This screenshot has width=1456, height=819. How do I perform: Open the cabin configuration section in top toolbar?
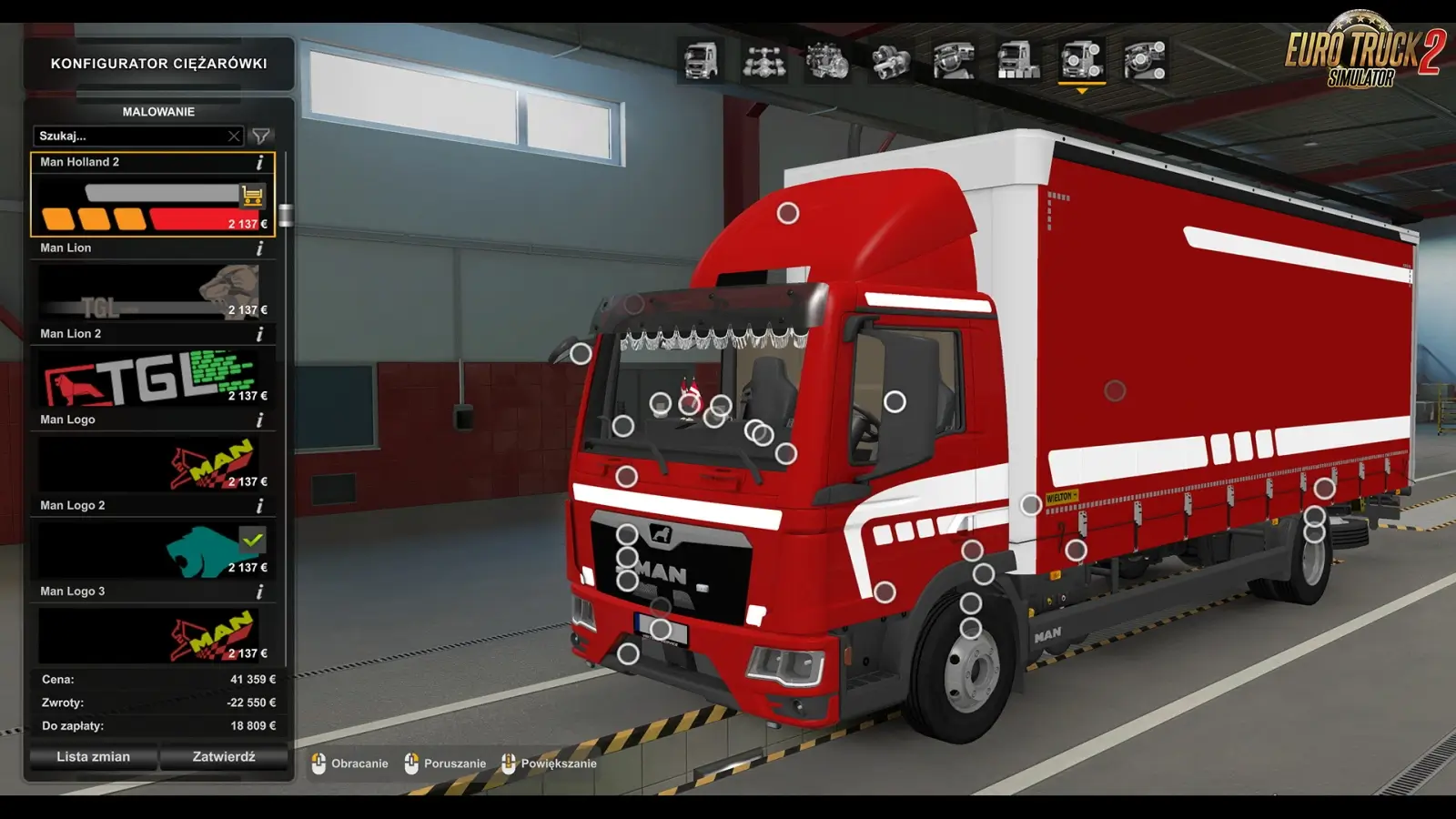point(701,58)
